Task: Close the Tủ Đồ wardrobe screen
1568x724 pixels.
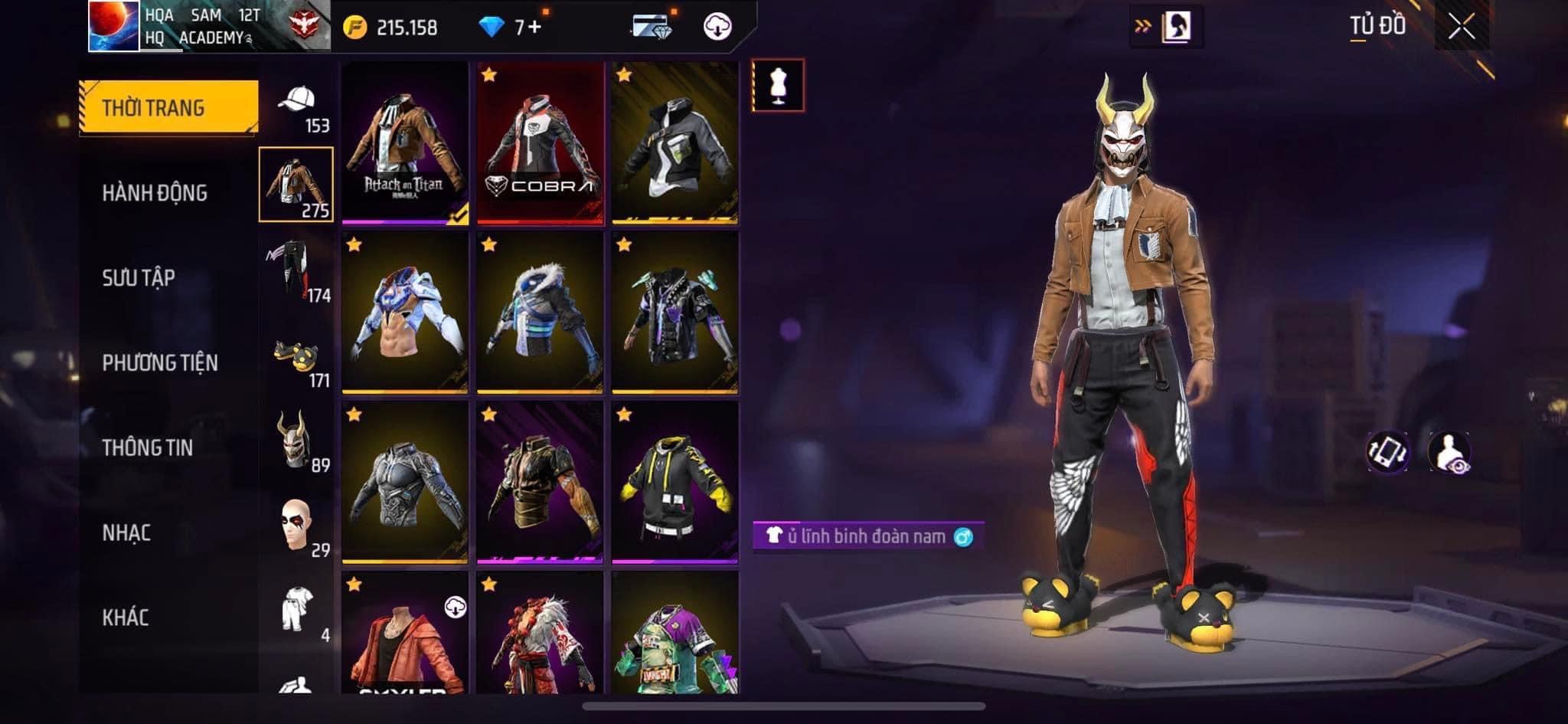Action: [1461, 28]
